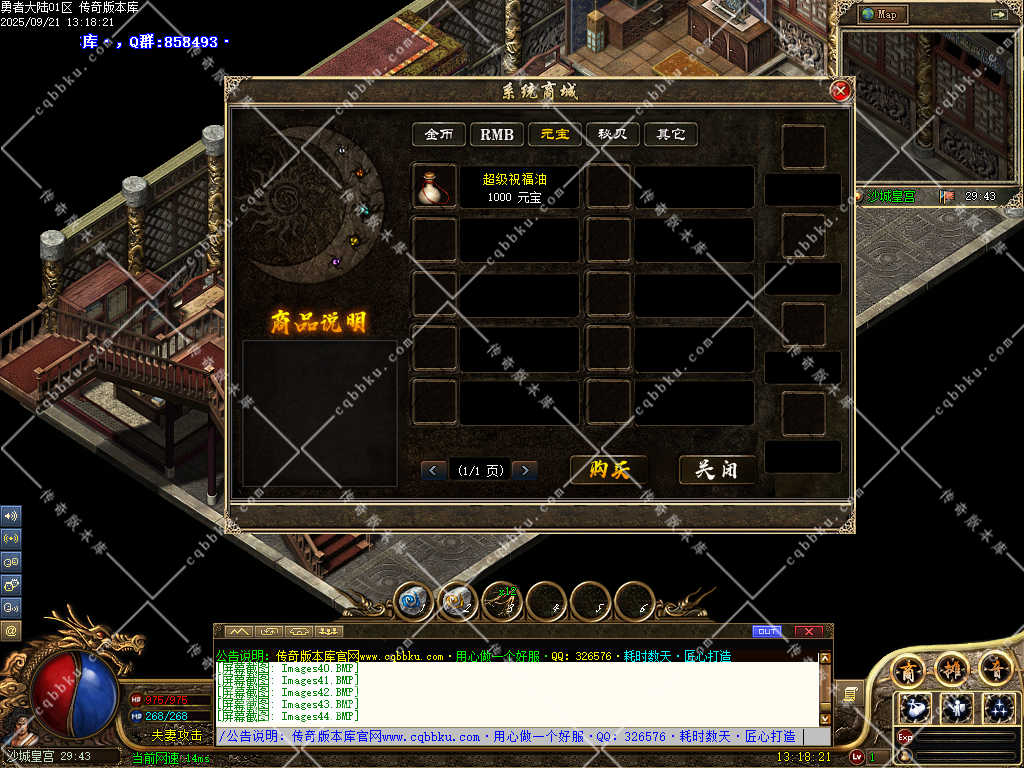Close the chat window with red X
Screen dimensions: 1024x768
click(x=808, y=631)
